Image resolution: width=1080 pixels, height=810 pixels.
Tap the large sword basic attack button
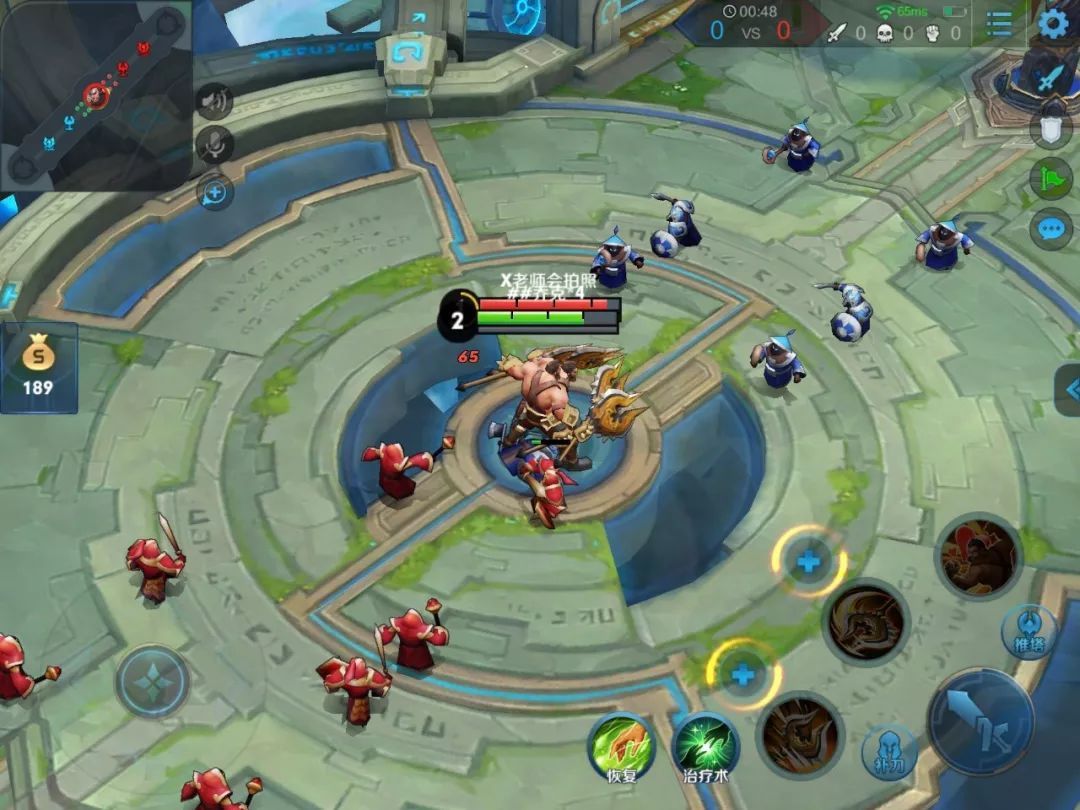[x=979, y=721]
